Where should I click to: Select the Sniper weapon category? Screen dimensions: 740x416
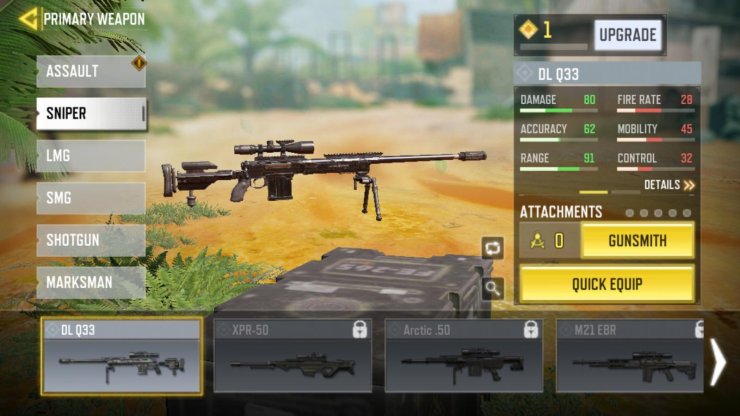click(90, 114)
